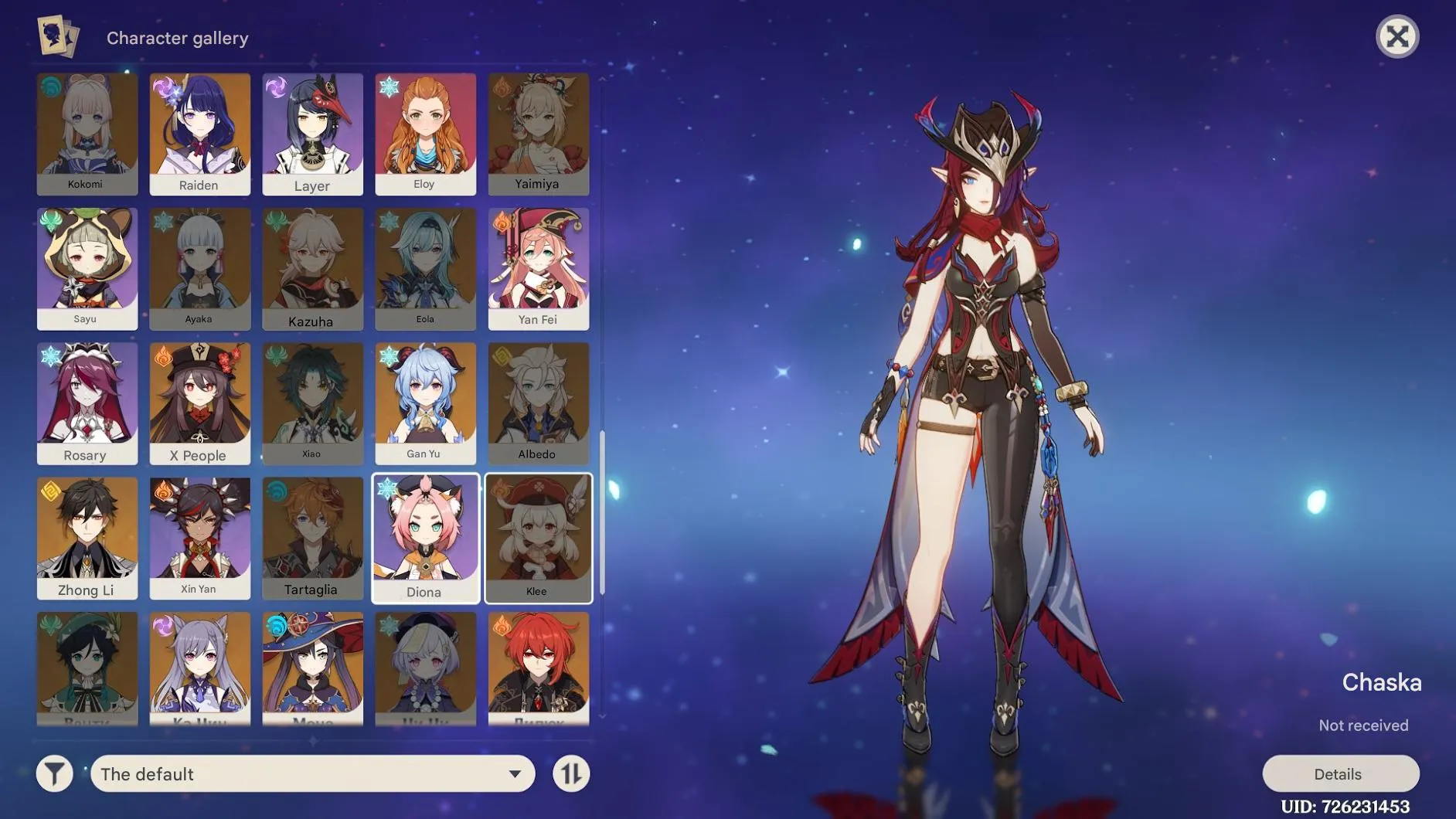This screenshot has height=819, width=1456.
Task: Open the filter options funnel icon
Action: [53, 773]
